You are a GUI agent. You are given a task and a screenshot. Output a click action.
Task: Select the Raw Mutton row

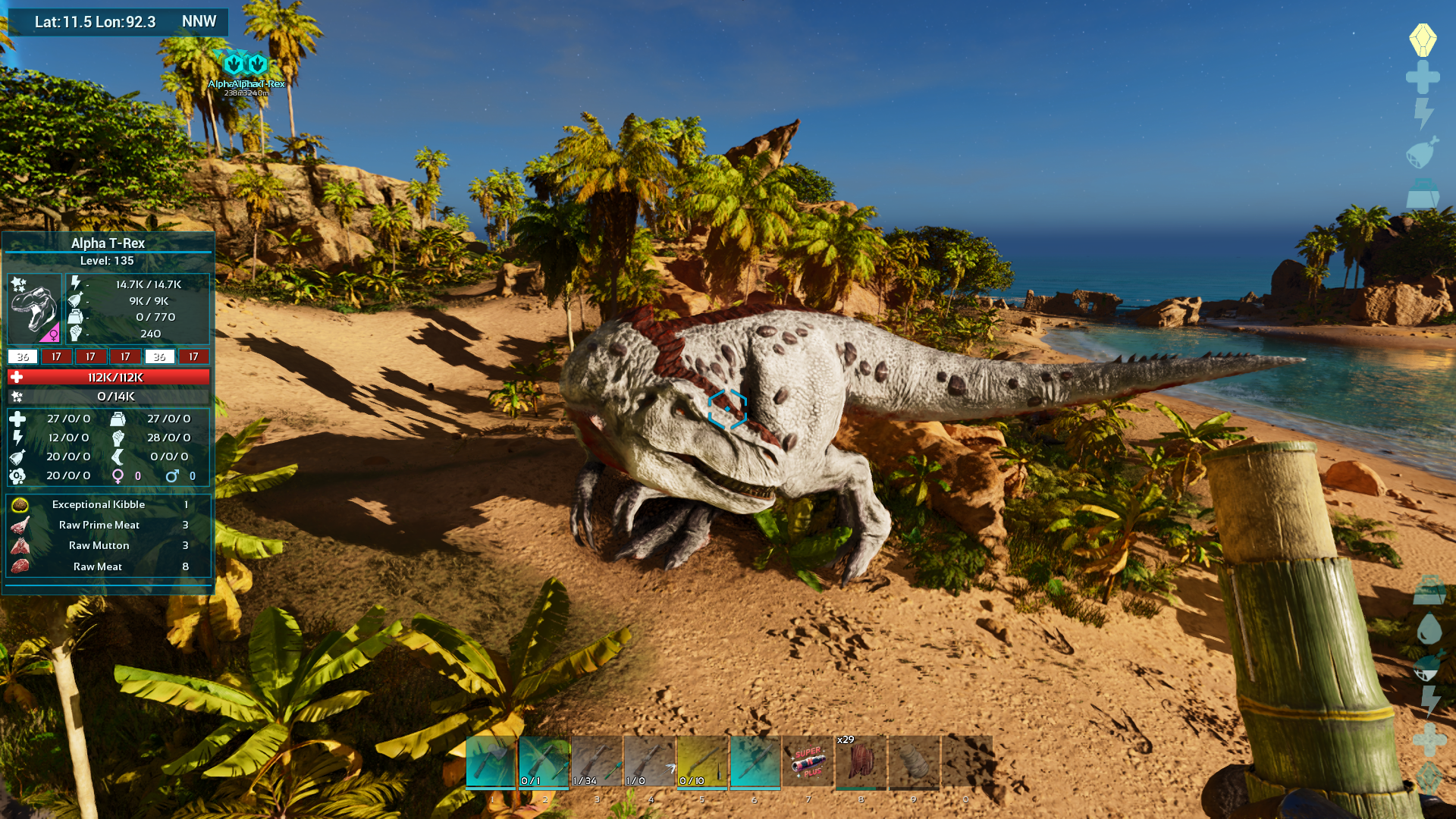coord(99,546)
